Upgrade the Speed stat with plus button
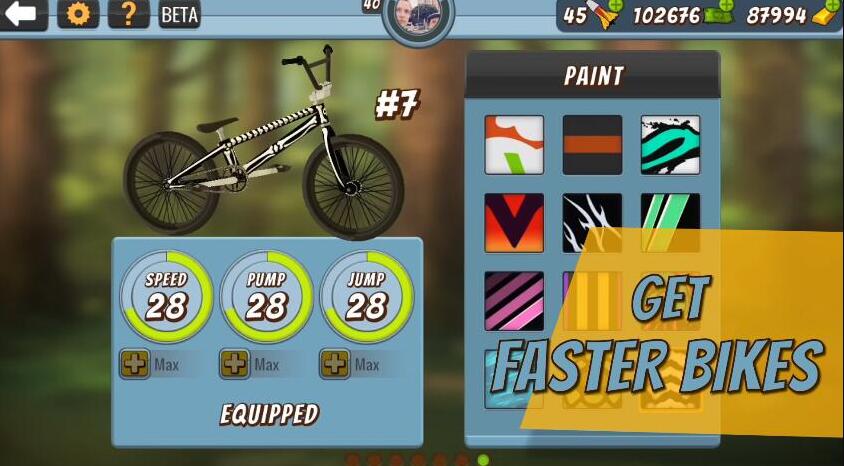 [135, 364]
